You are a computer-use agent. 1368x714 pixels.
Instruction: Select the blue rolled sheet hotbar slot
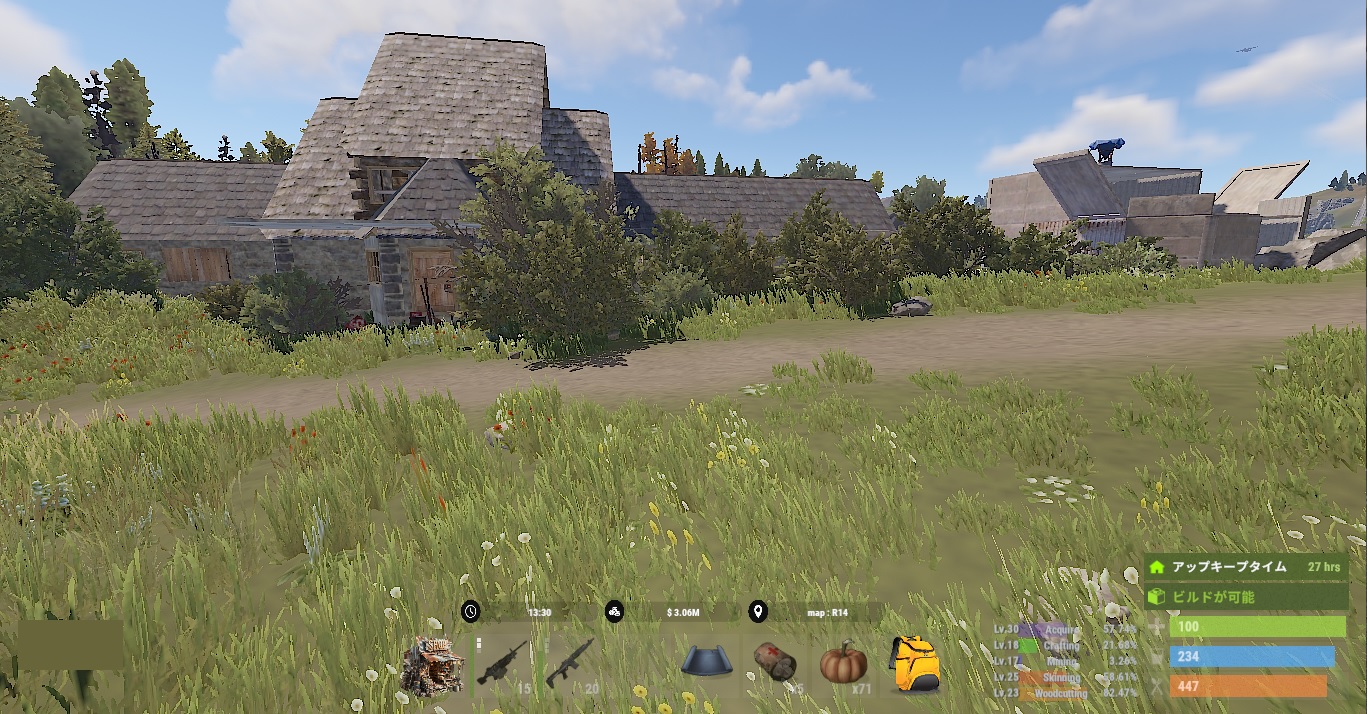[708, 662]
